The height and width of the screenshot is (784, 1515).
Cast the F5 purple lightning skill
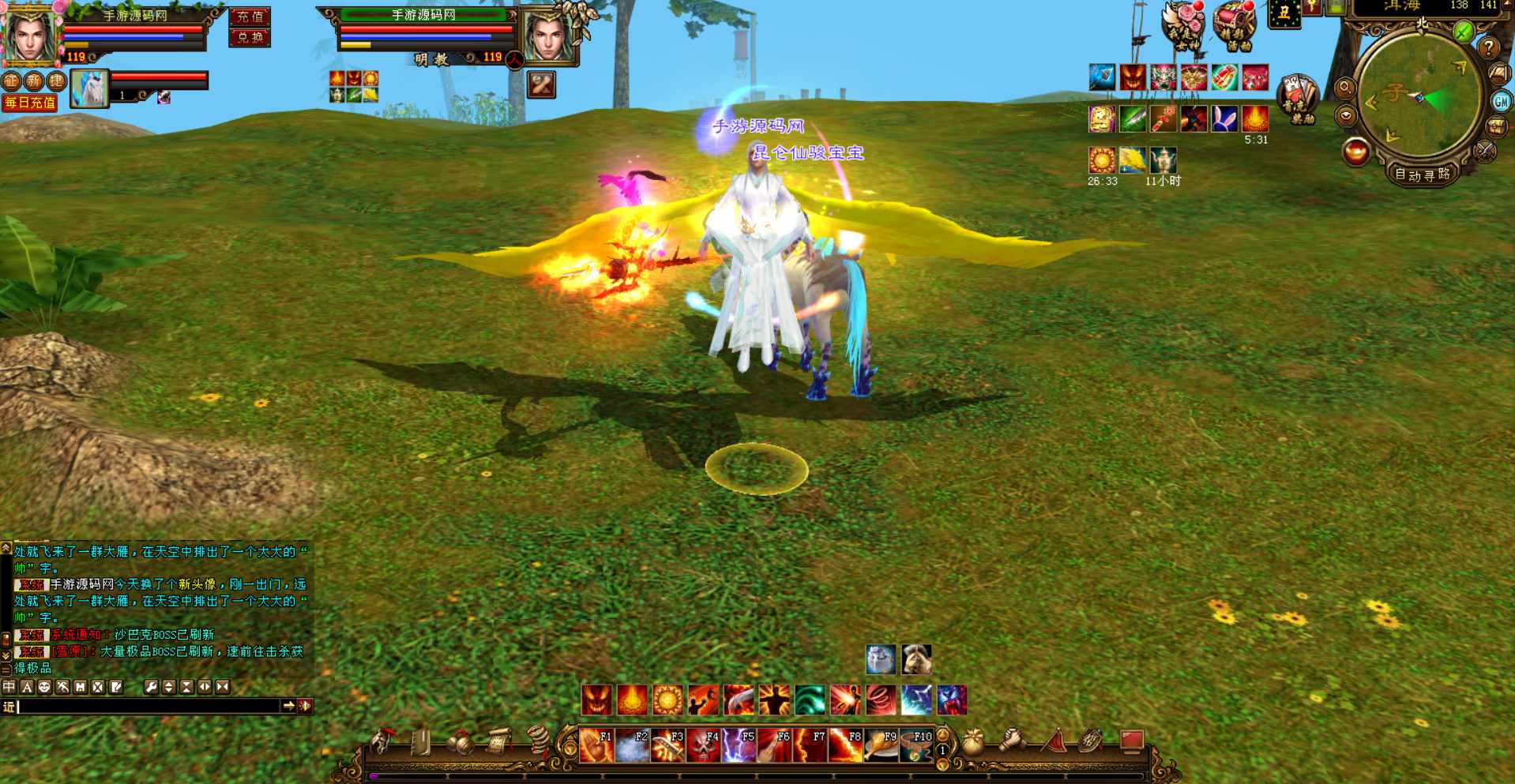tap(738, 745)
